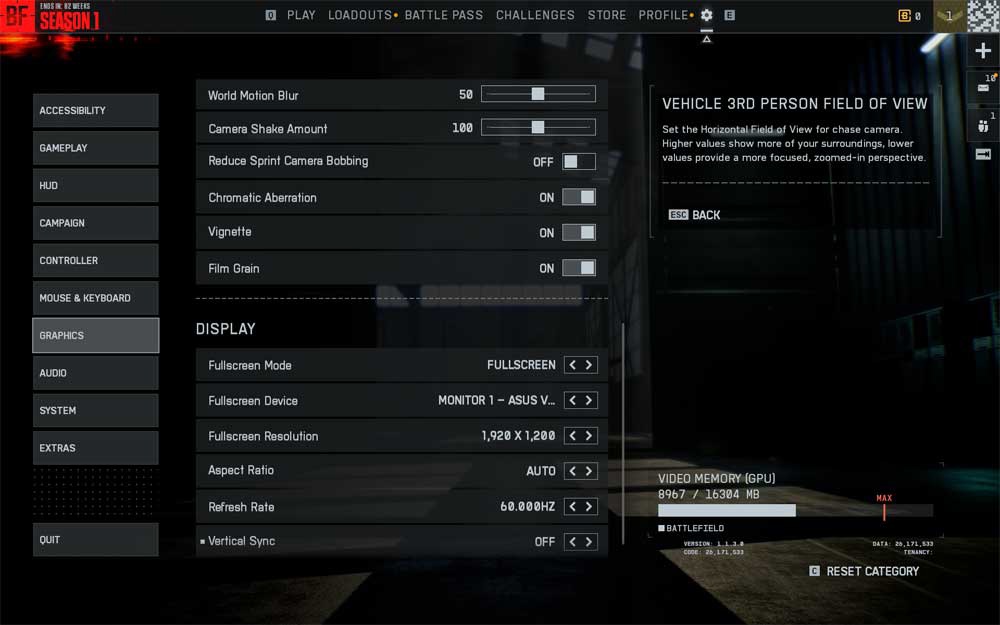Select the Mouse & Keyboard category
Screen dimensions: 1000x625
coord(95,298)
